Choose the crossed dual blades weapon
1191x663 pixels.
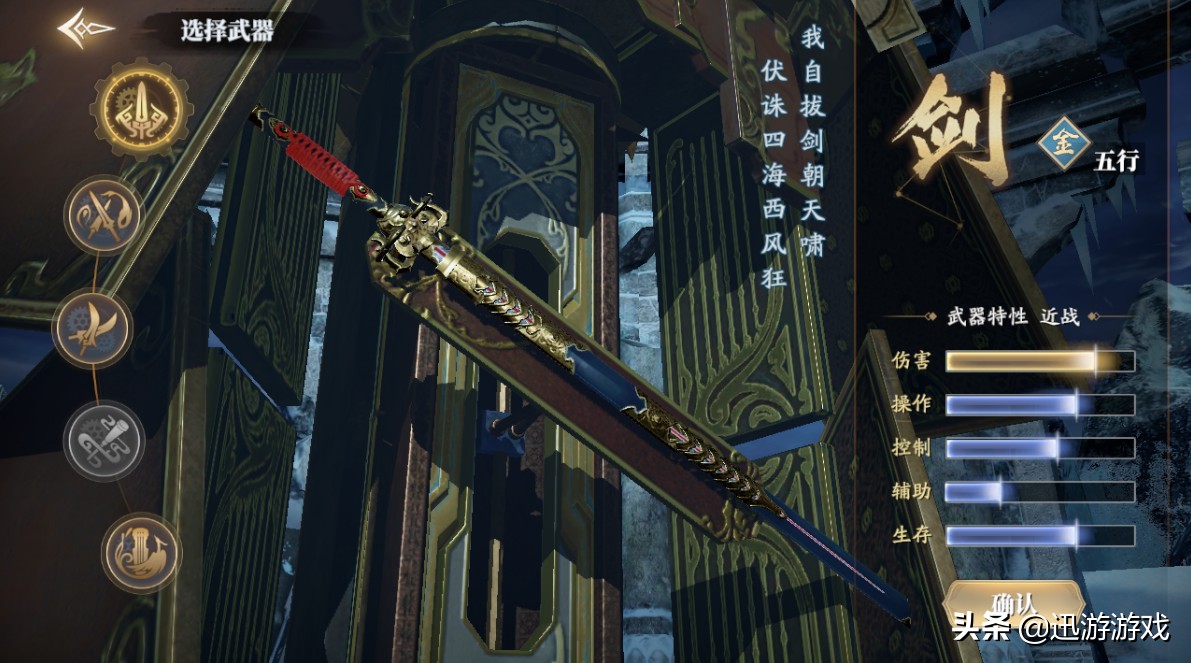[x=104, y=215]
